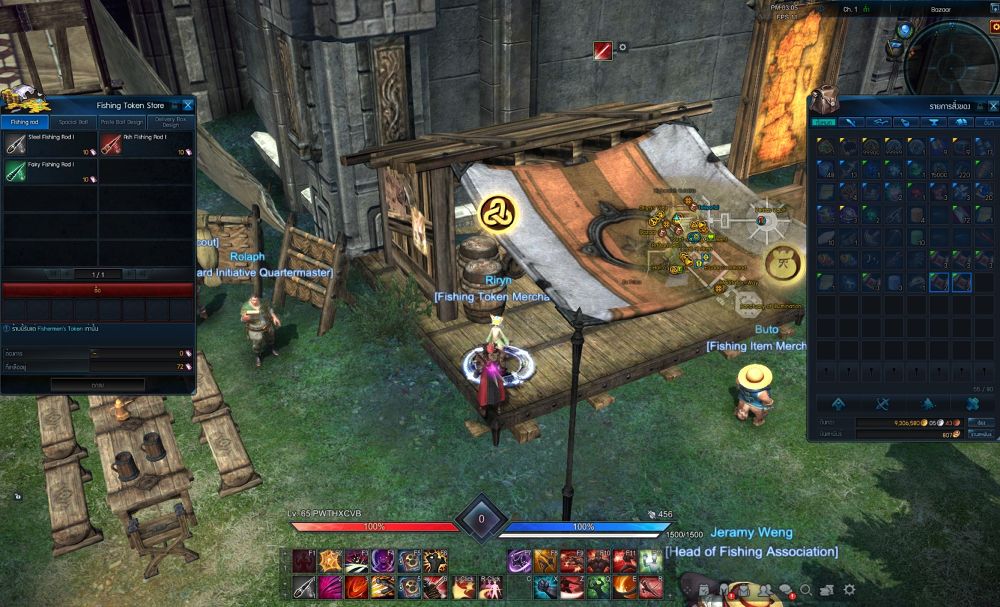Switch to the Special Bait tab
1000x607 pixels.
coord(73,122)
